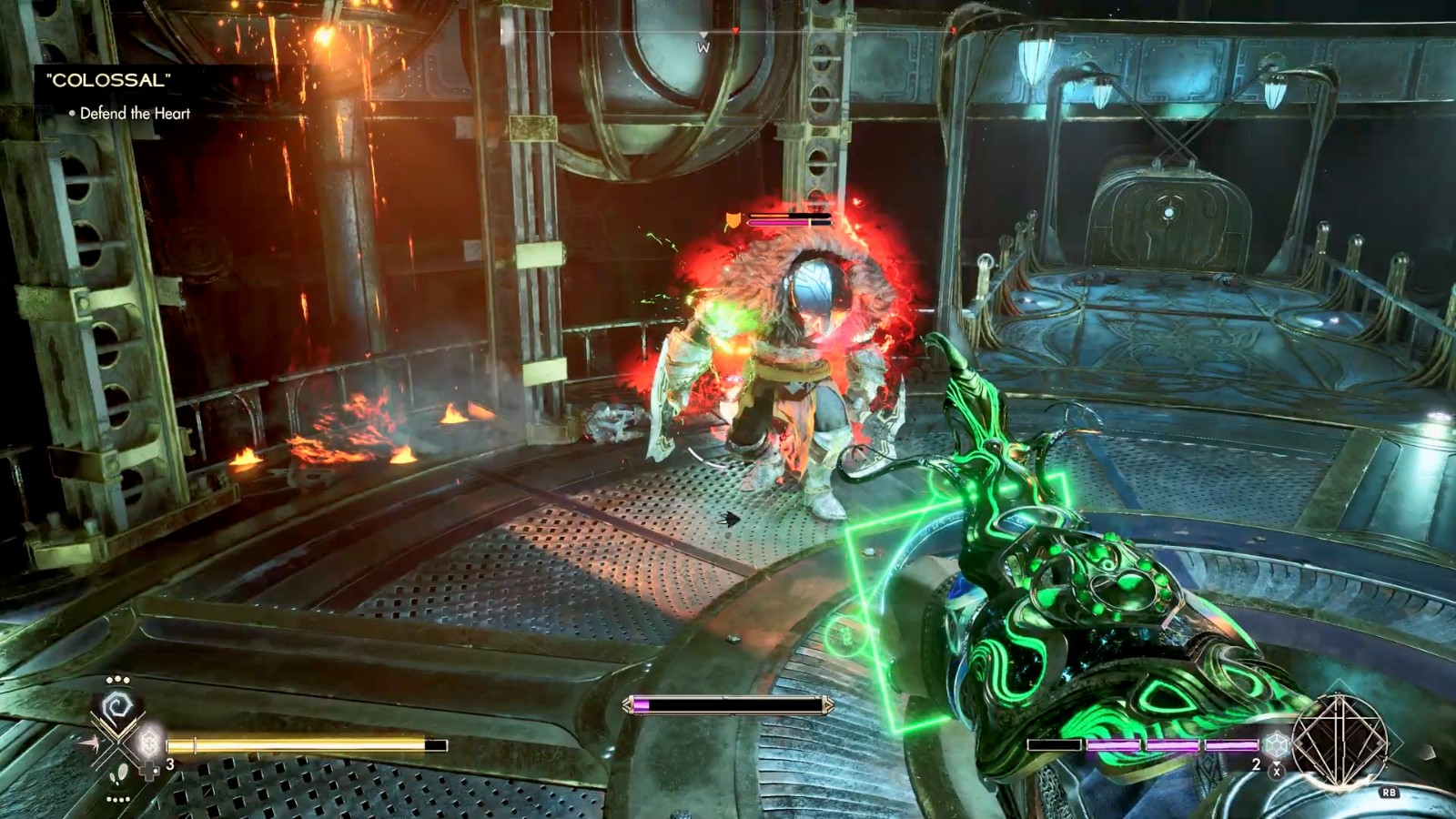Click the compass west marker
Screen dimensions: 1456x819
tap(703, 47)
